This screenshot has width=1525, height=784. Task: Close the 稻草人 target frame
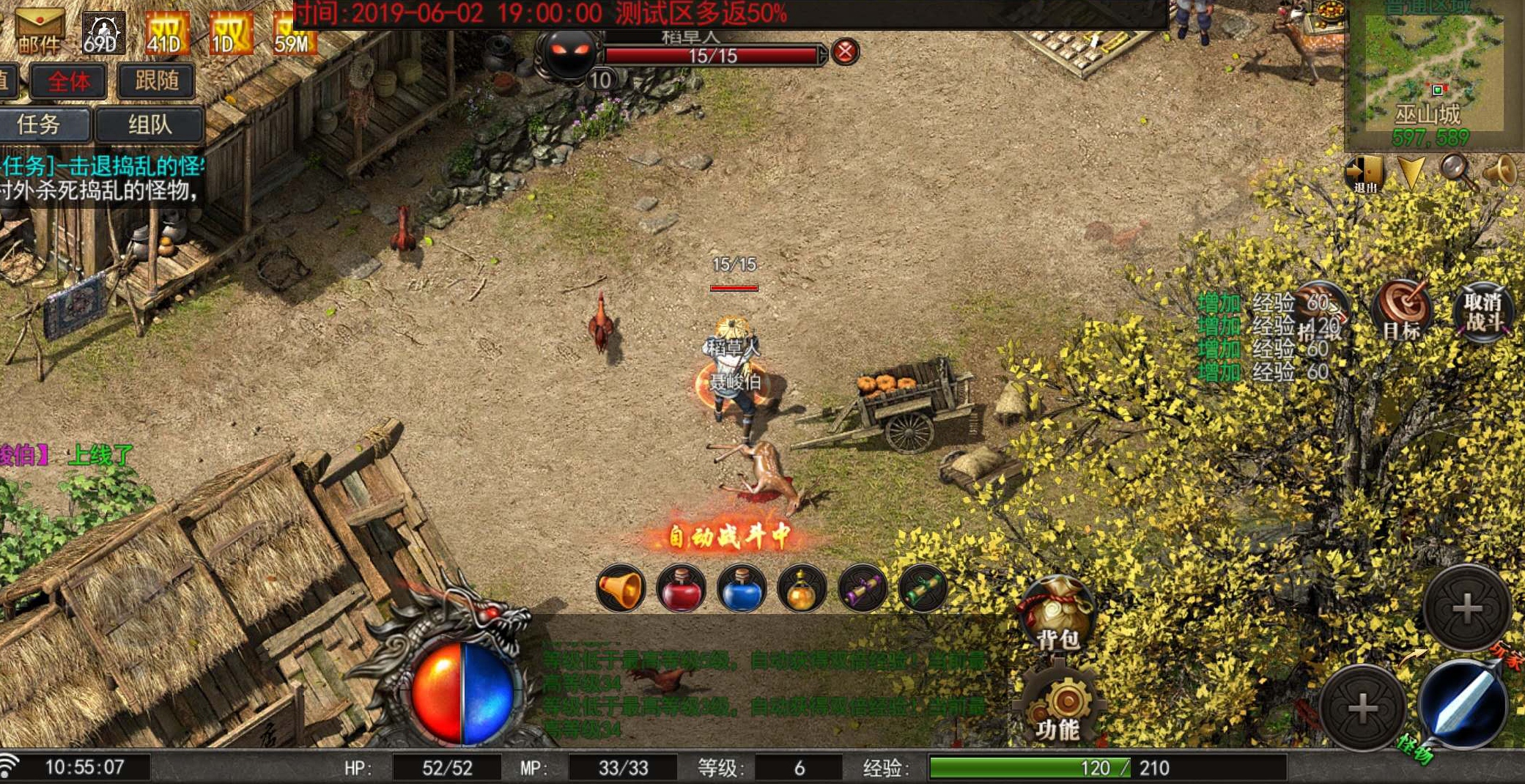tap(845, 52)
